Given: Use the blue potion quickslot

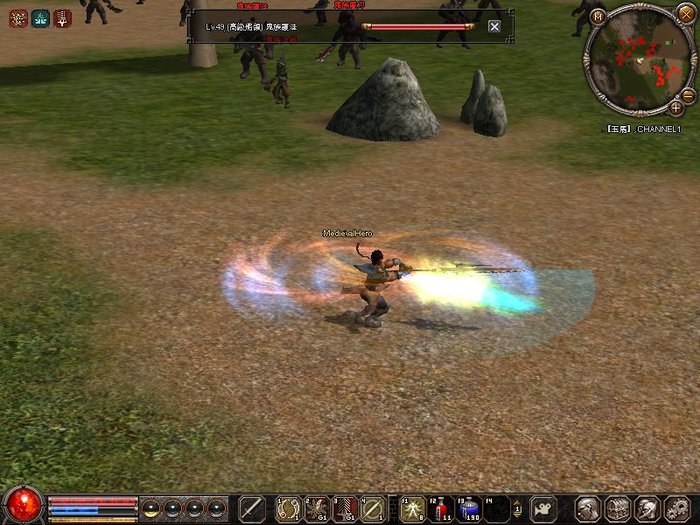Looking at the screenshot, I should [x=469, y=509].
